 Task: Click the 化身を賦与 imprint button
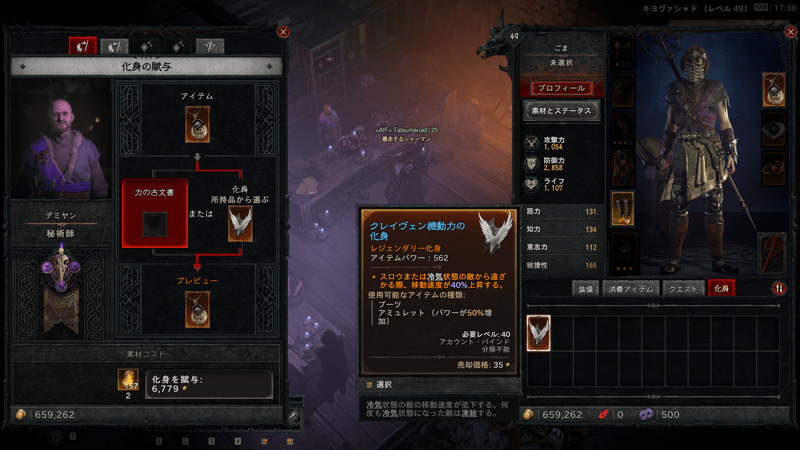click(208, 384)
